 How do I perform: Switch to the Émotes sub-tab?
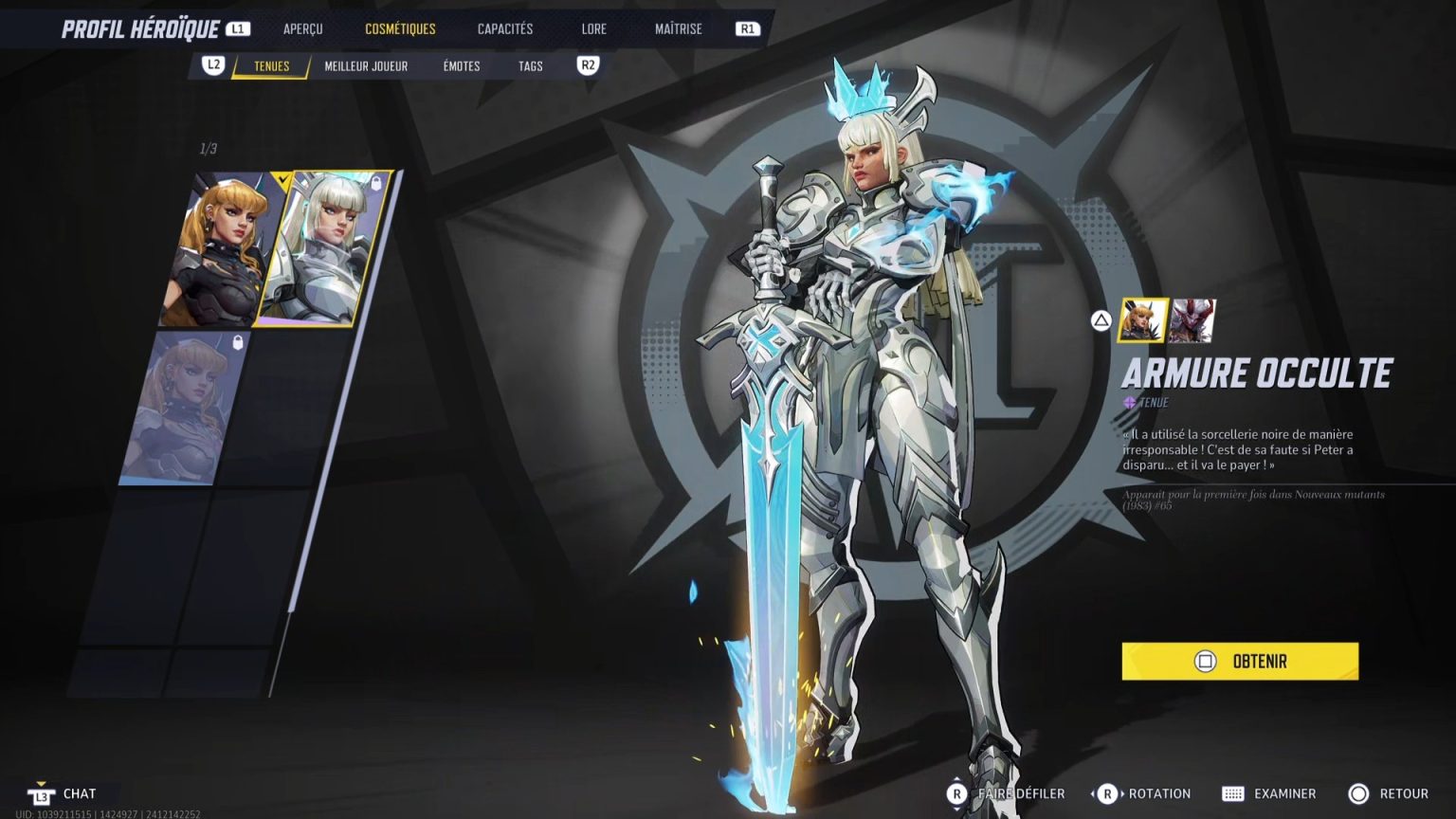(x=460, y=66)
